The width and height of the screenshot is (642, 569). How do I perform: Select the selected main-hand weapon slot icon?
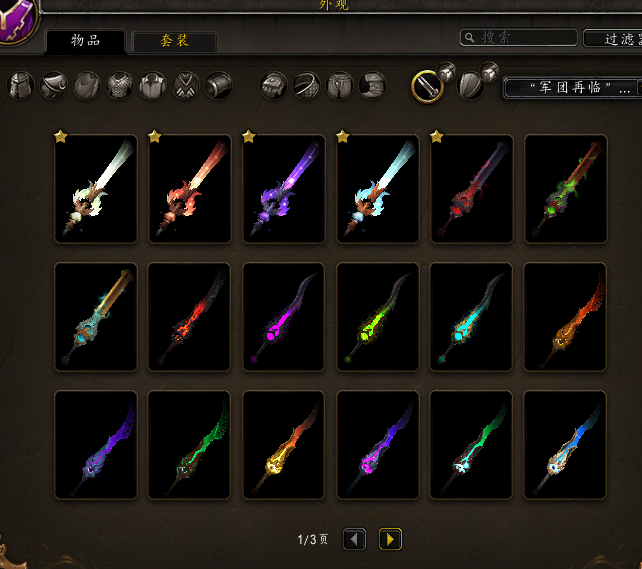427,86
